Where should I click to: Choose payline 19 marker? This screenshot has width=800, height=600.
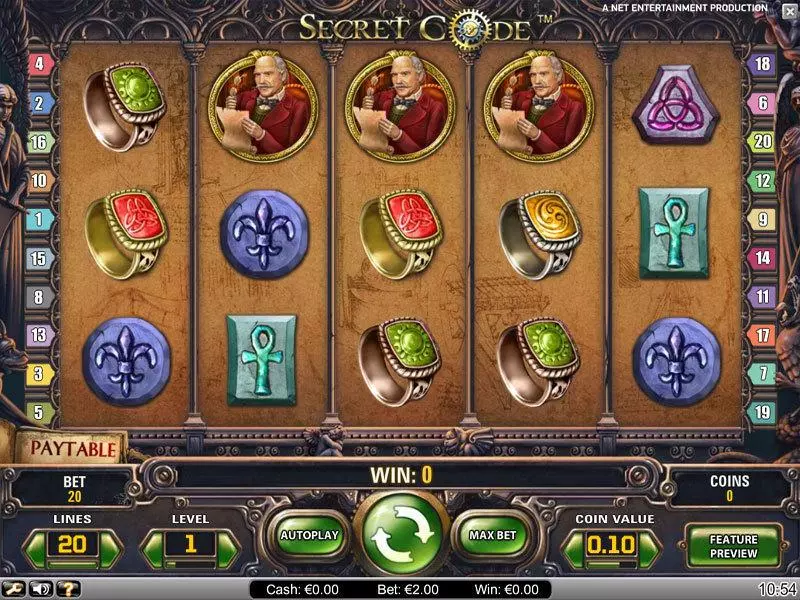click(x=761, y=412)
